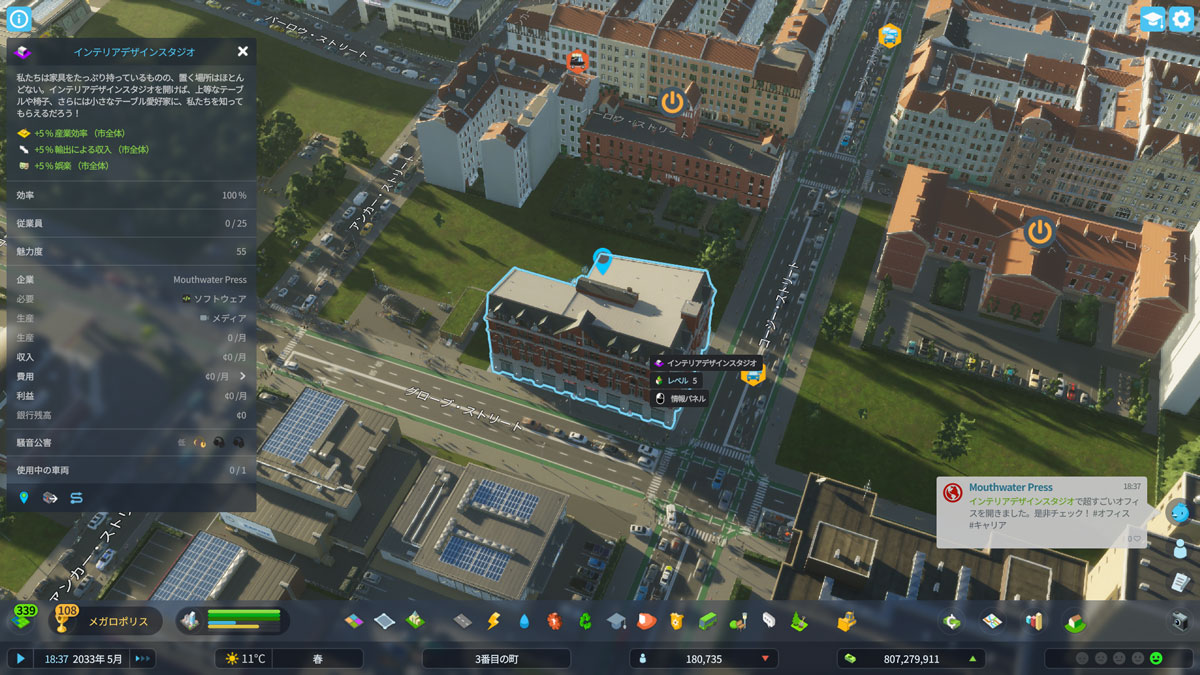Viewport: 1200px width, 675px height.
Task: Toggle the blue routes icon in panel
Action: coord(76,497)
